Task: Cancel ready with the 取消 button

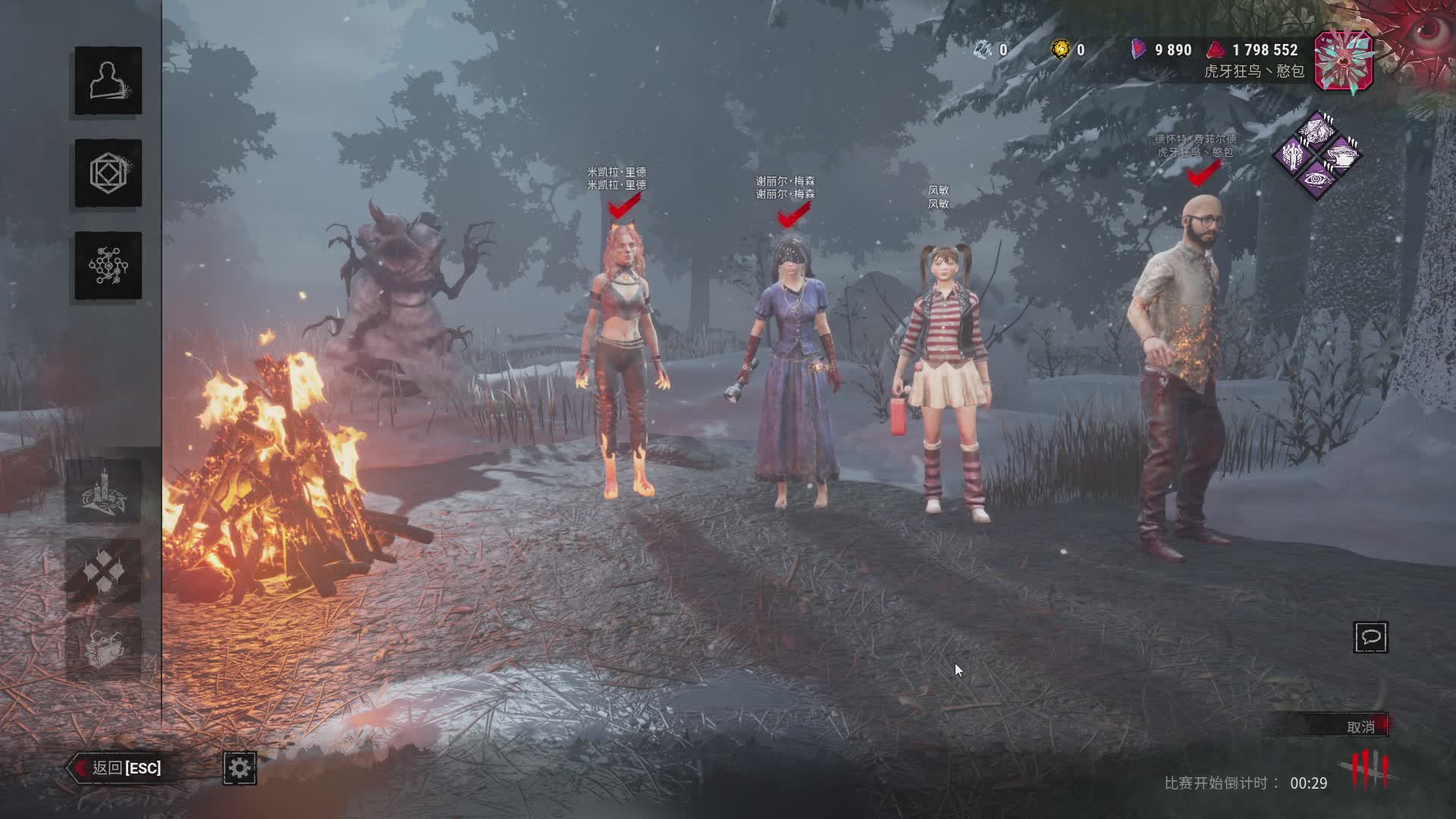Action: pyautogui.click(x=1360, y=726)
